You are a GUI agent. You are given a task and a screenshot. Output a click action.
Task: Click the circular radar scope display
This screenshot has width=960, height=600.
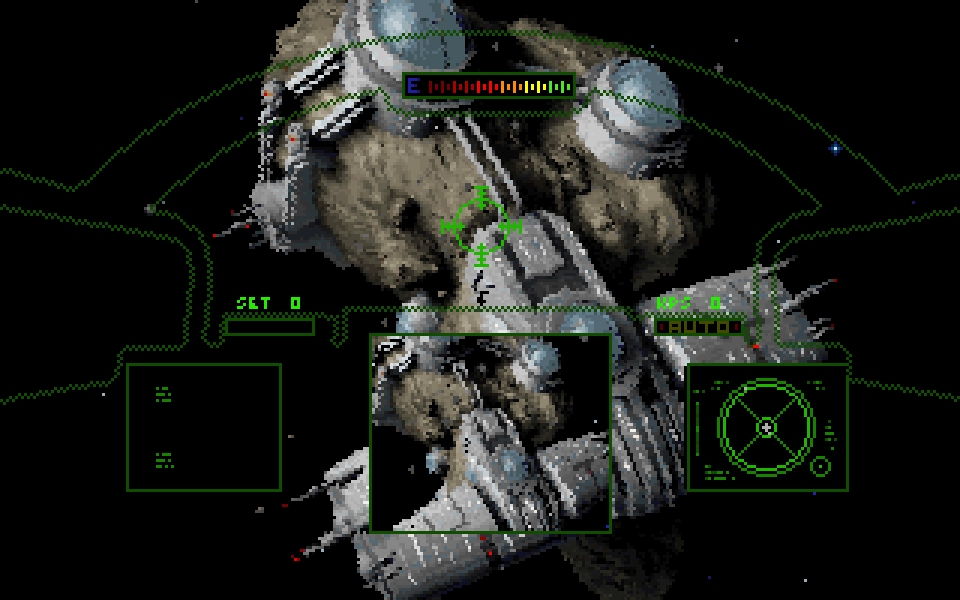click(x=766, y=427)
